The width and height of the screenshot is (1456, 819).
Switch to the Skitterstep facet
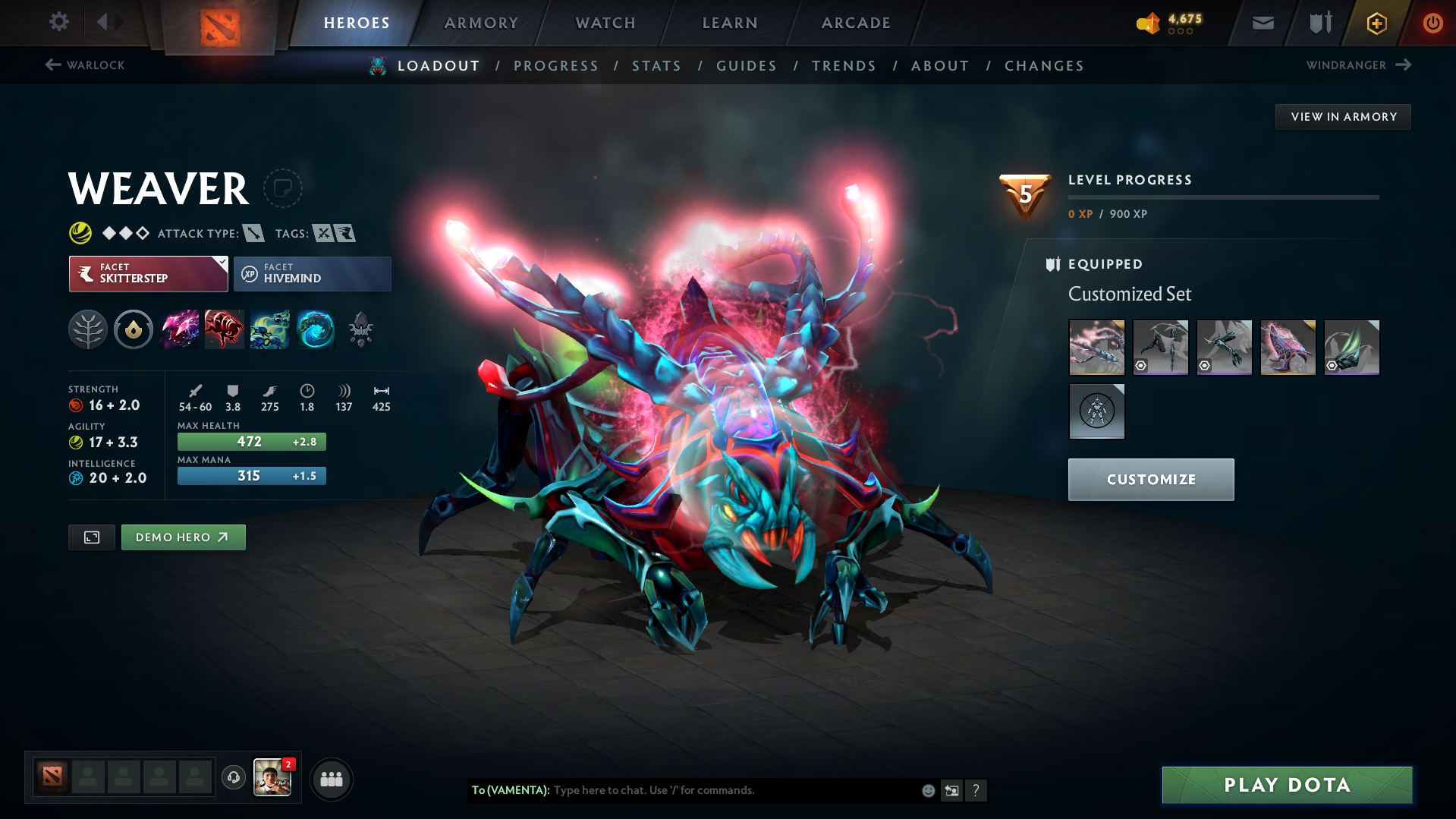point(147,273)
